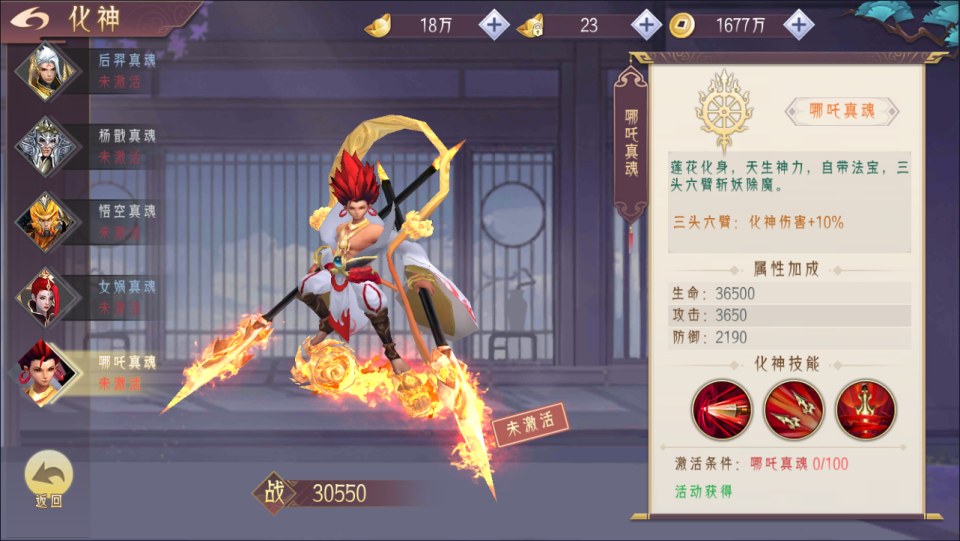960x541 pixels.
Task: Choose the 杨戬真魂 entry
Action: tap(88, 146)
